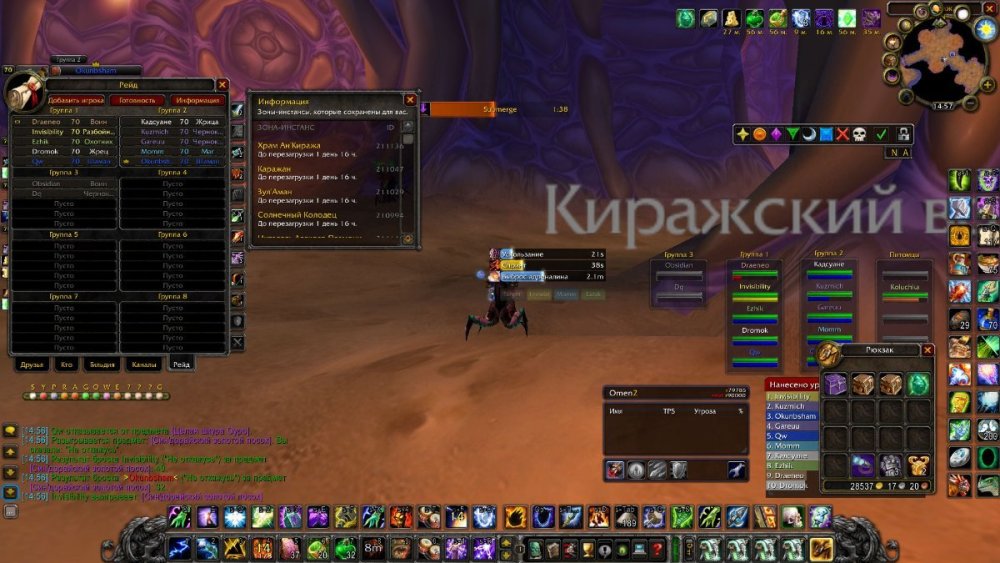1000x563 pixels.
Task: Close the Рюкзак backpack window
Action: point(928,350)
